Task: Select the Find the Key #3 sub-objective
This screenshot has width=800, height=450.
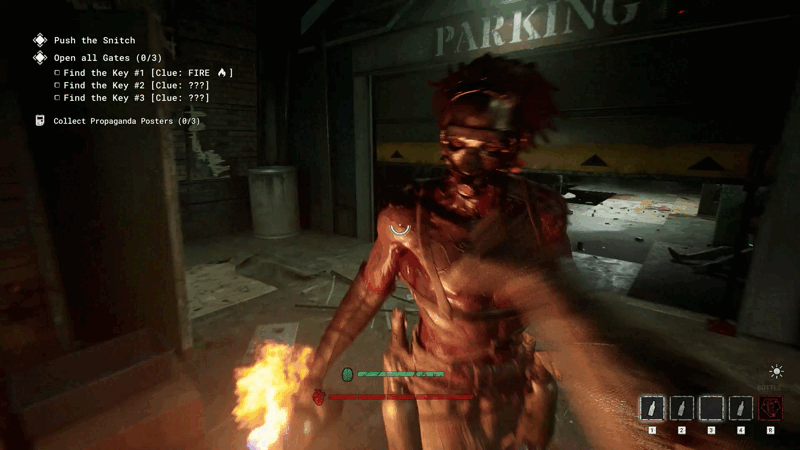Action: pos(136,98)
